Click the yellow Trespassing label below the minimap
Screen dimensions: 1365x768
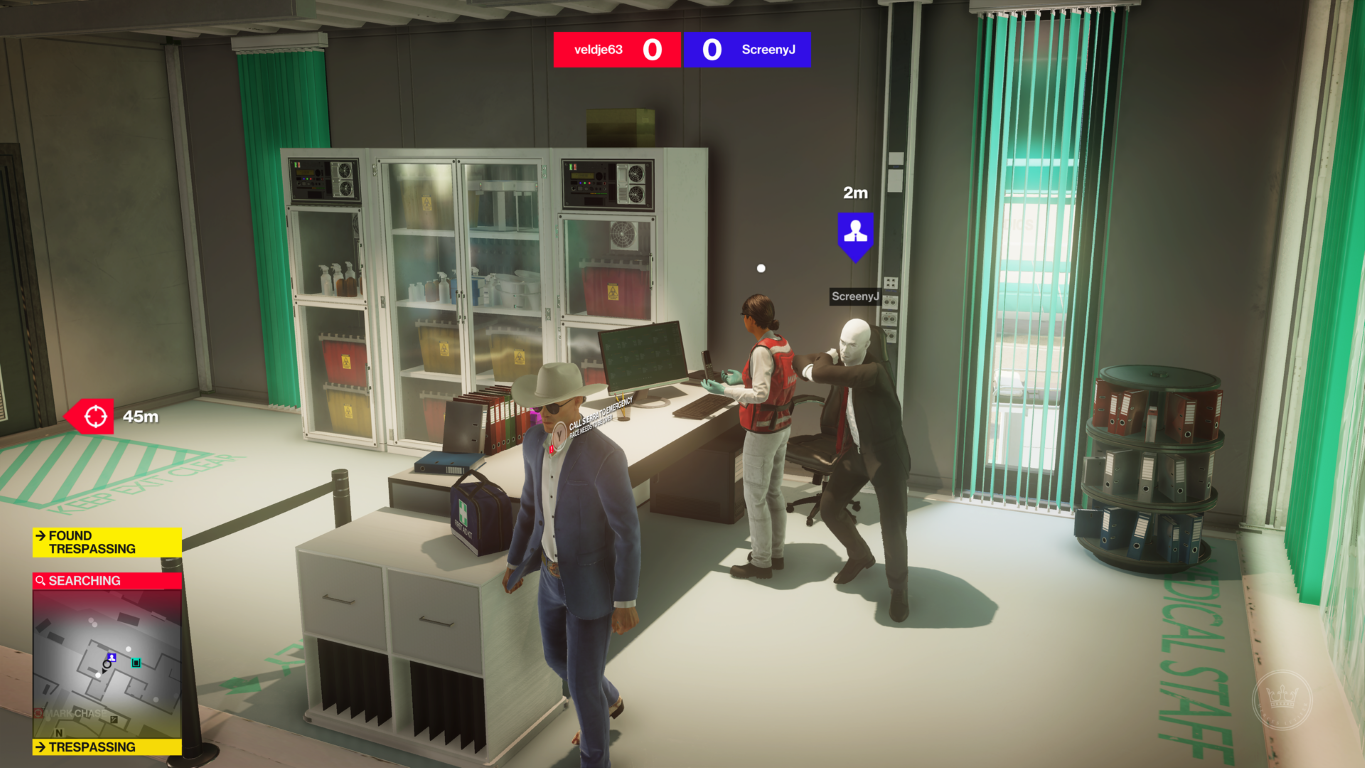[107, 747]
